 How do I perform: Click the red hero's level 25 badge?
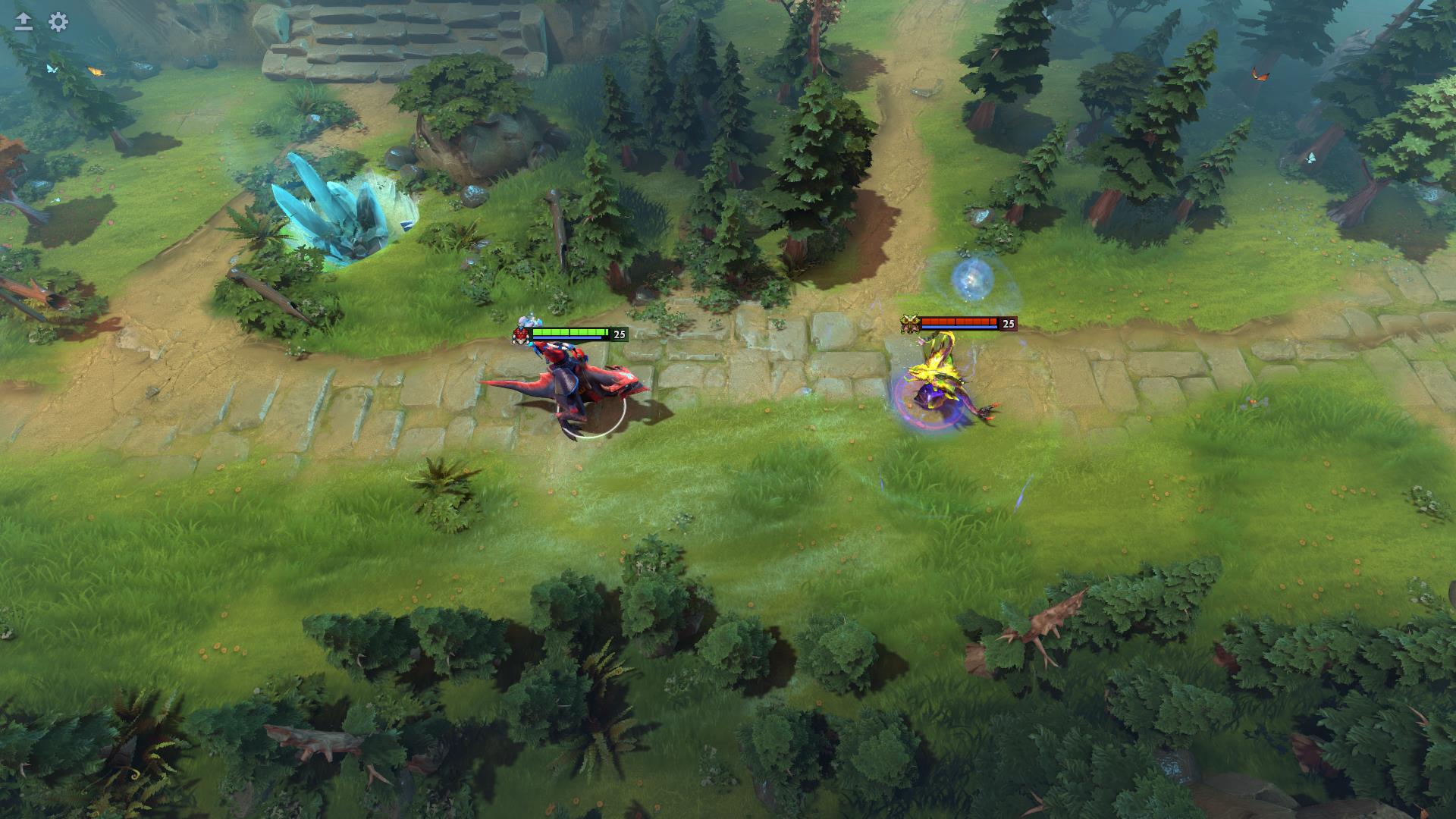tap(620, 334)
